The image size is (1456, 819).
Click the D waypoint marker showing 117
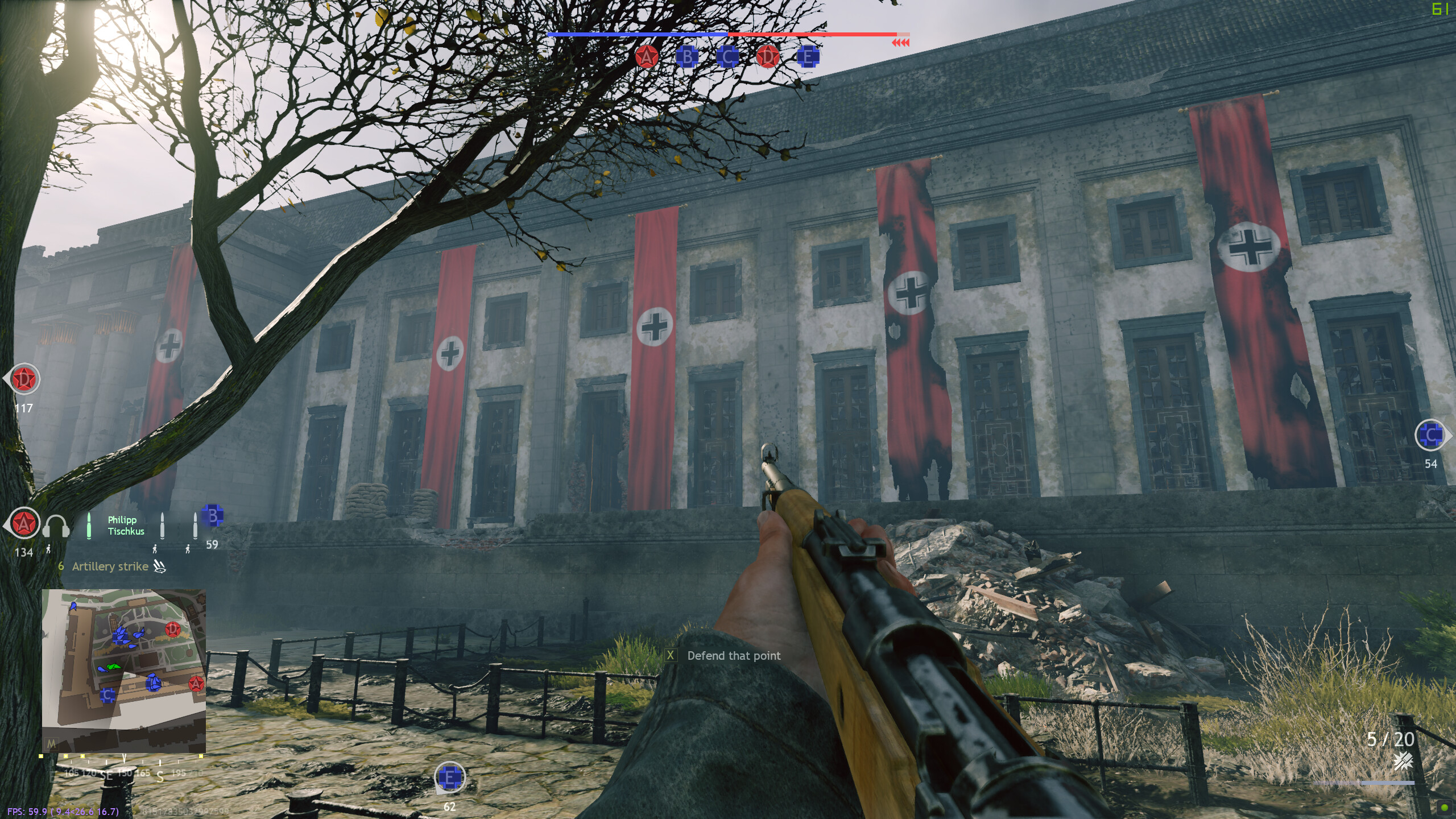(x=24, y=379)
